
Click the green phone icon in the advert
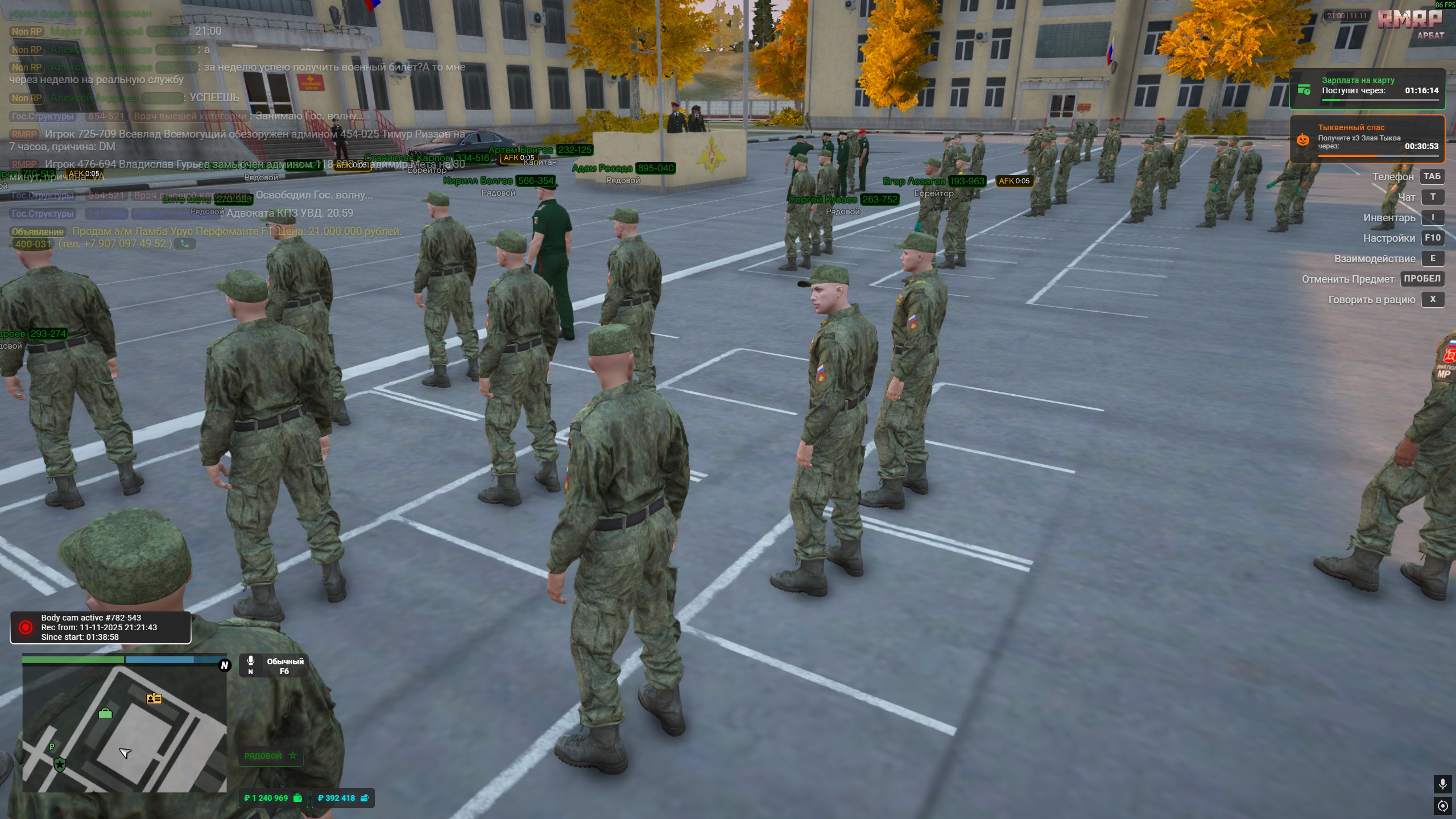click(185, 244)
